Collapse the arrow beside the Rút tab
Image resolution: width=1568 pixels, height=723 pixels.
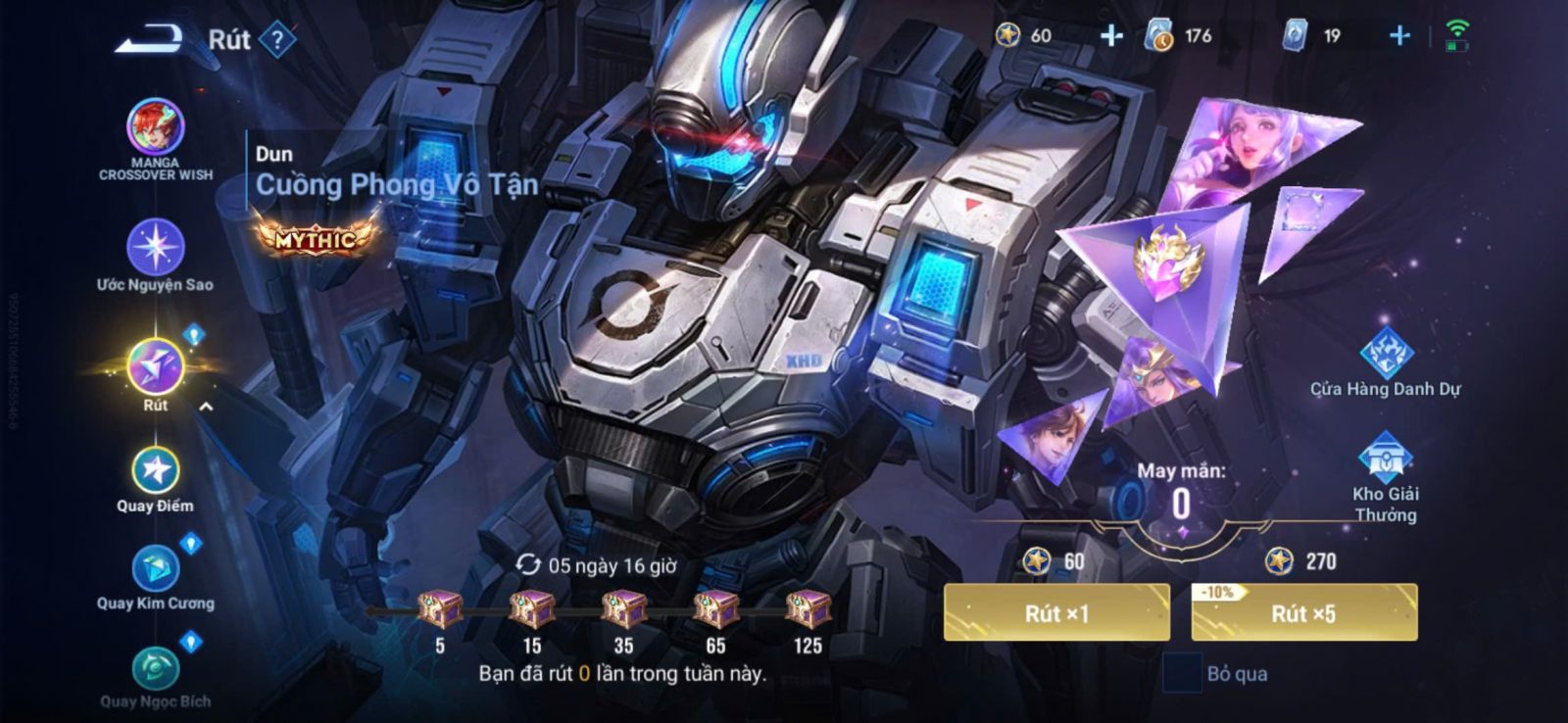(x=207, y=407)
